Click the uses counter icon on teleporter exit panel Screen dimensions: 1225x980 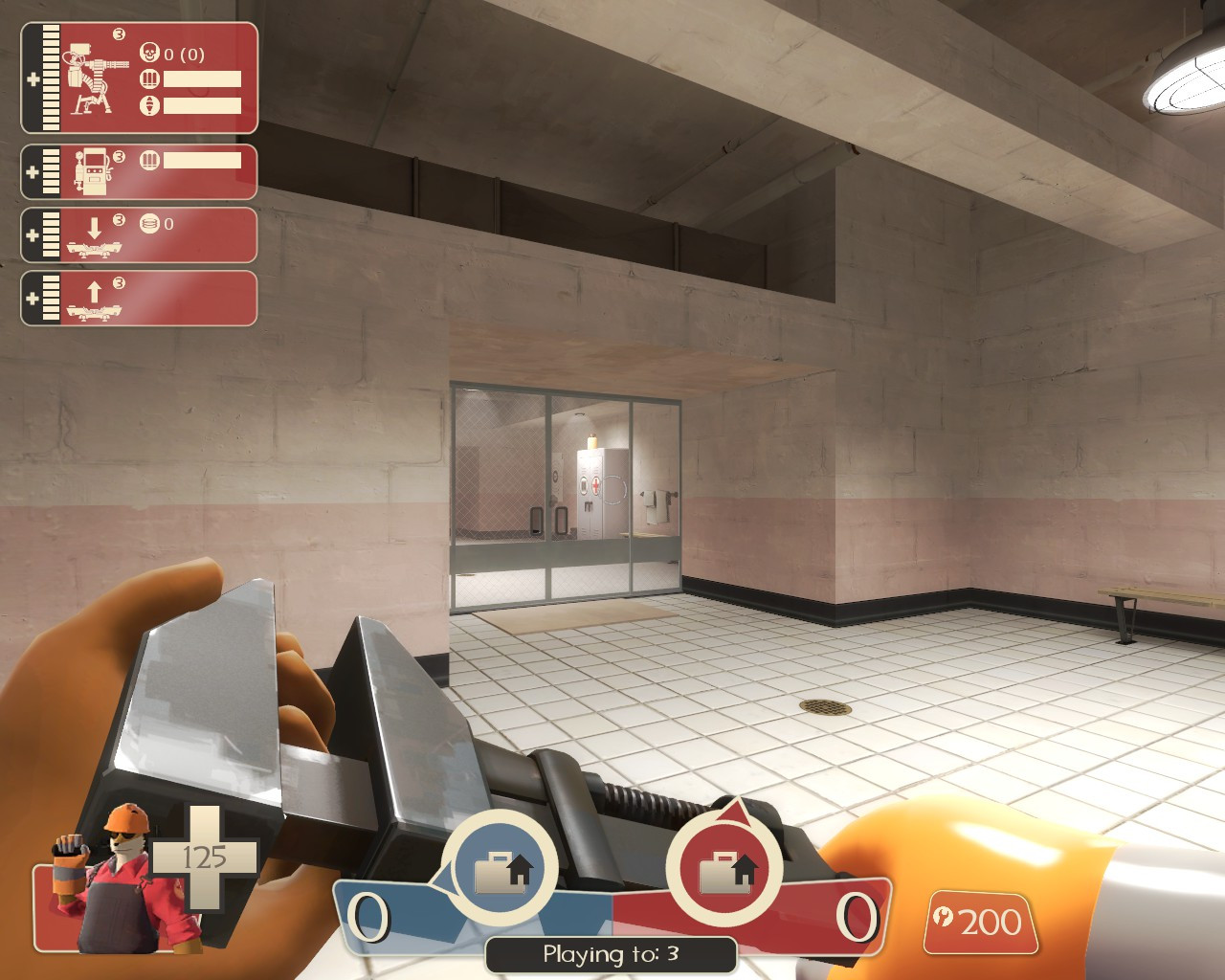click(148, 225)
